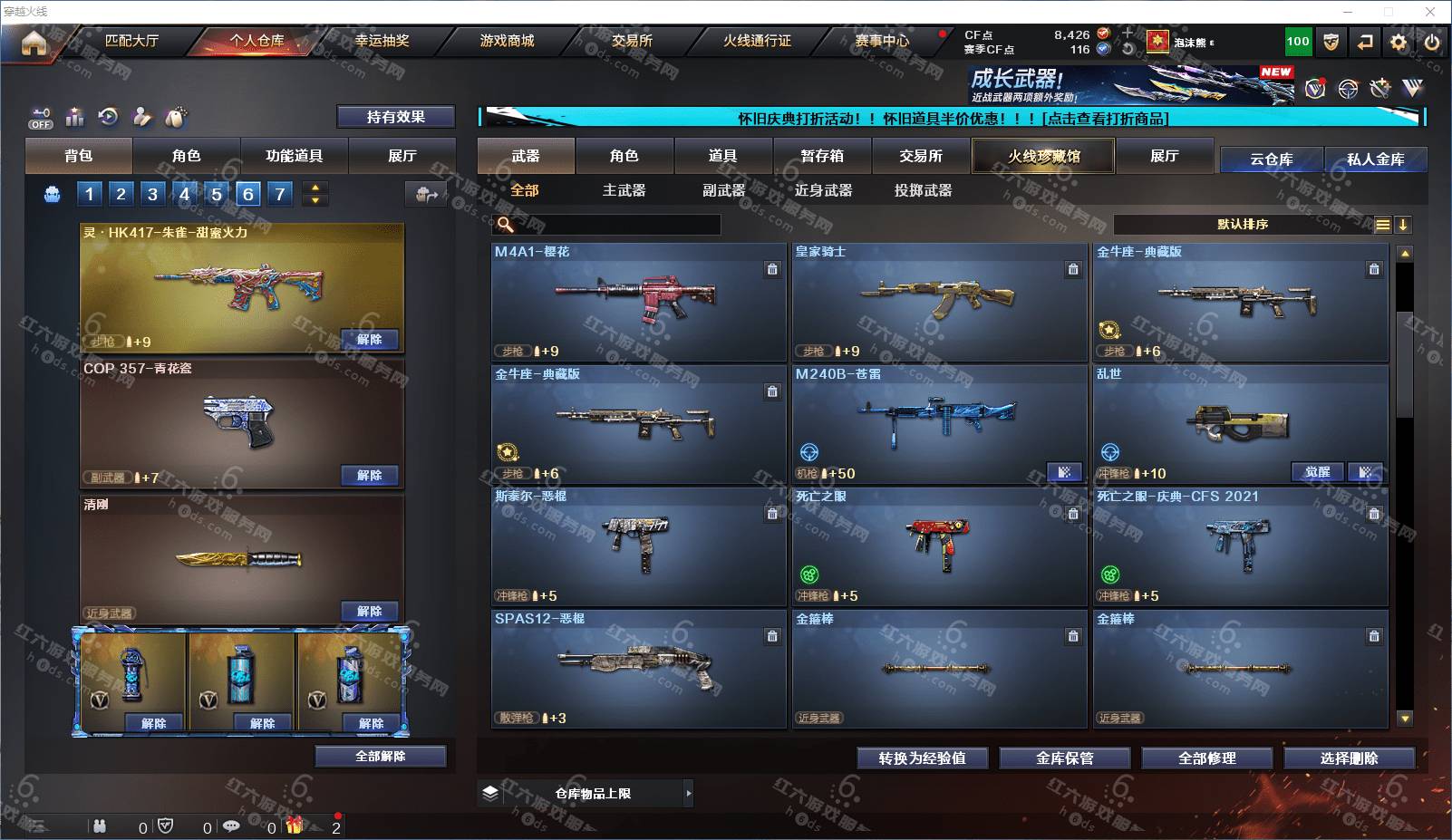Go to 游戏商城 shop
Viewport: 1452px width, 840px height.
507,41
